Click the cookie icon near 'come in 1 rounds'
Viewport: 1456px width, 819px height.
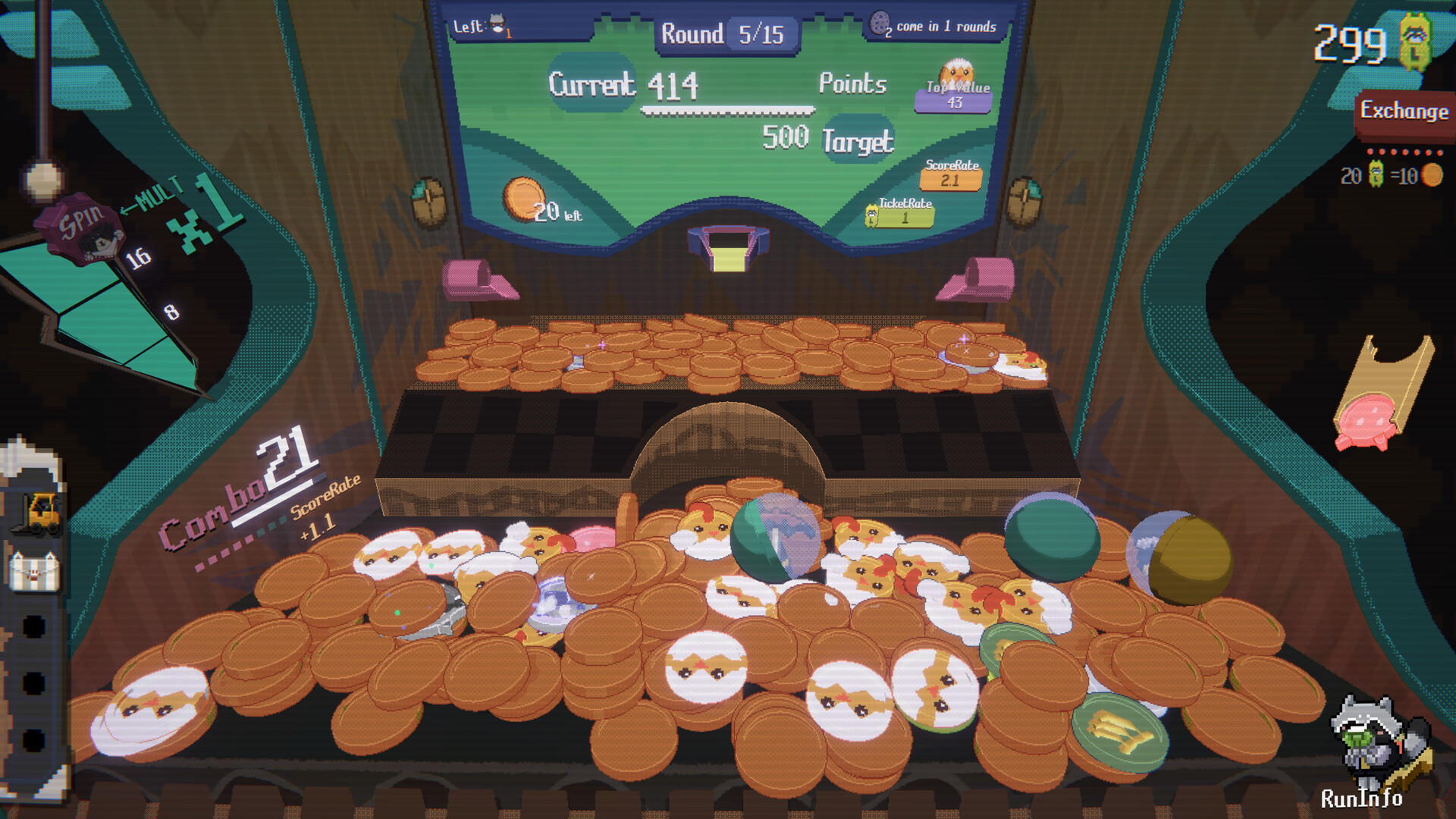click(879, 22)
